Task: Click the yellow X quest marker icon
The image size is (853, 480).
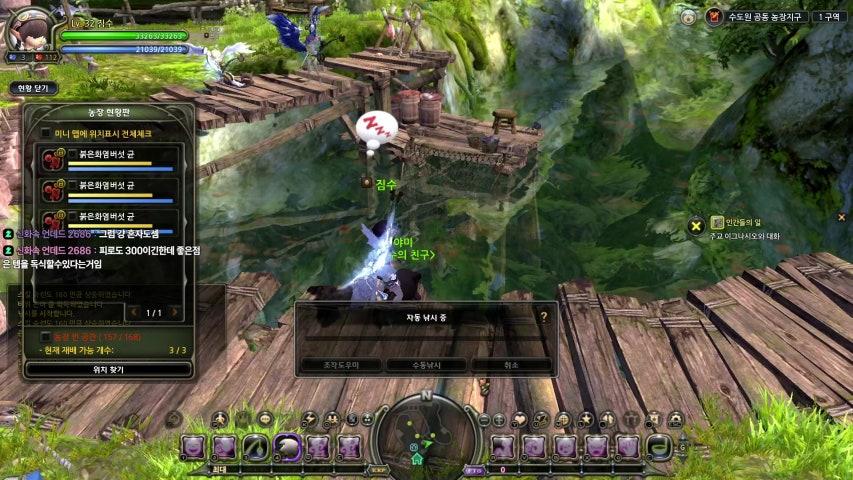Action: [x=695, y=225]
